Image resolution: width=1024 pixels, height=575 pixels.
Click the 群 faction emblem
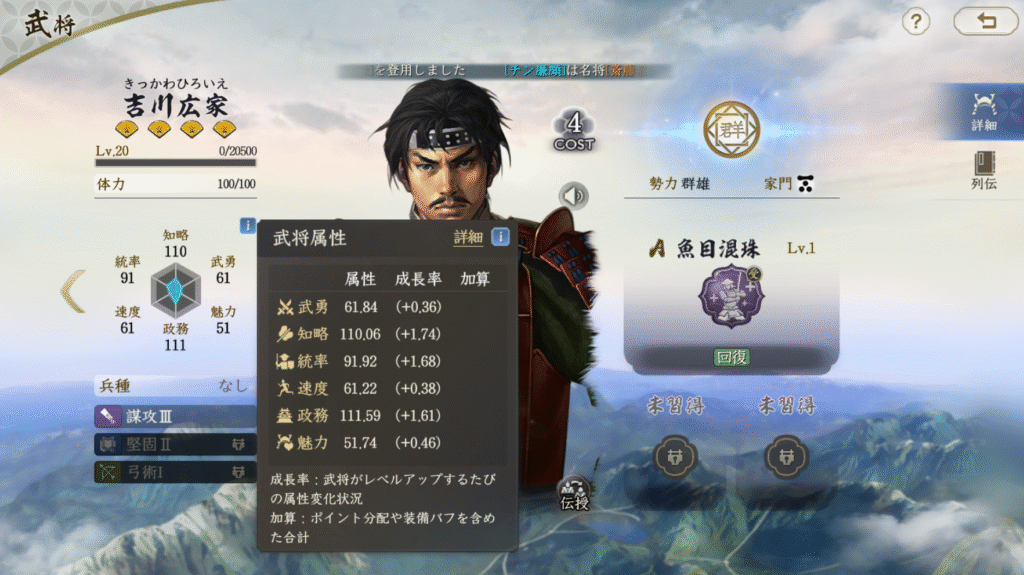point(731,130)
